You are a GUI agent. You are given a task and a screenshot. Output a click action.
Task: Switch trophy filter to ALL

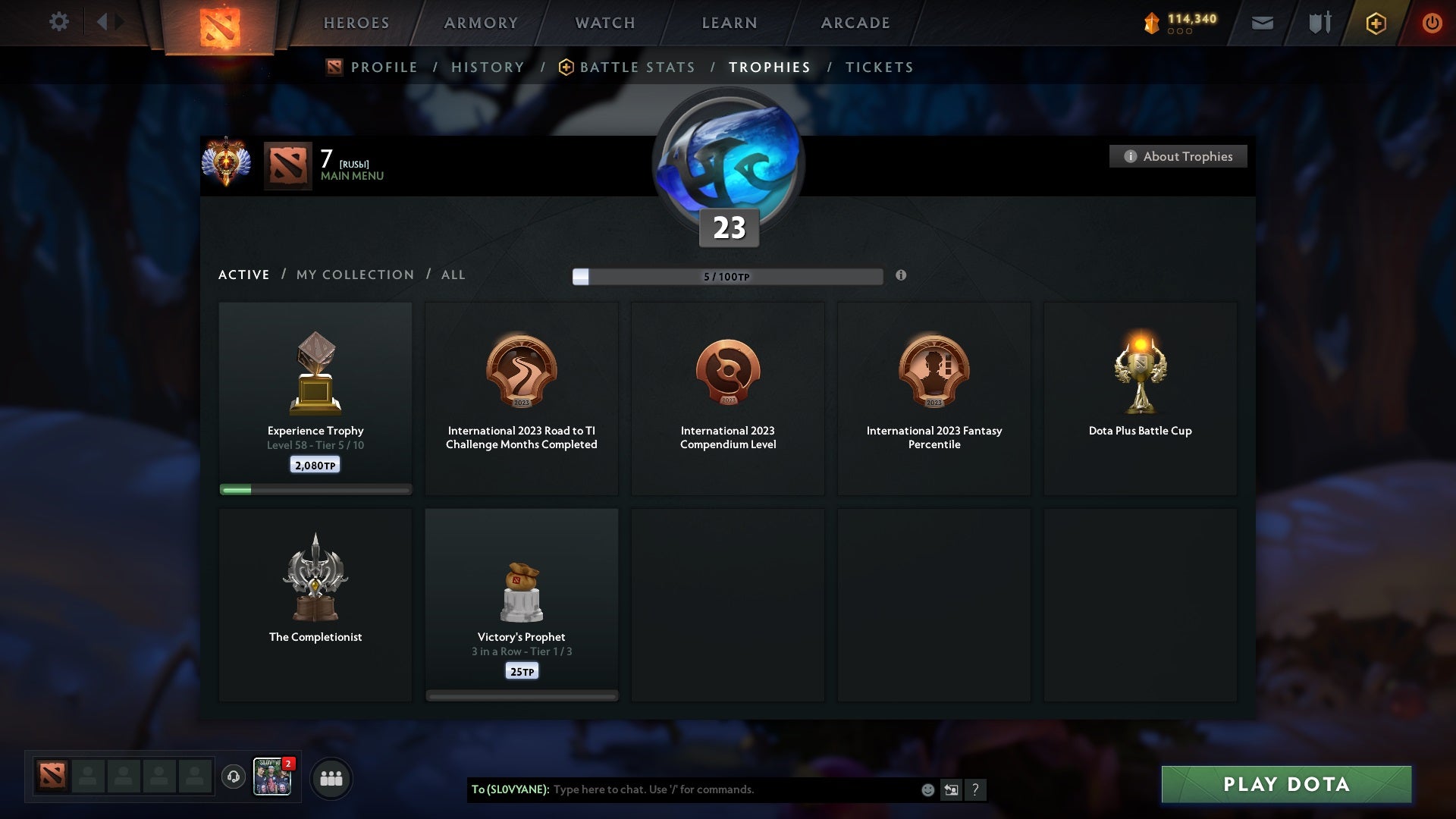tap(453, 275)
